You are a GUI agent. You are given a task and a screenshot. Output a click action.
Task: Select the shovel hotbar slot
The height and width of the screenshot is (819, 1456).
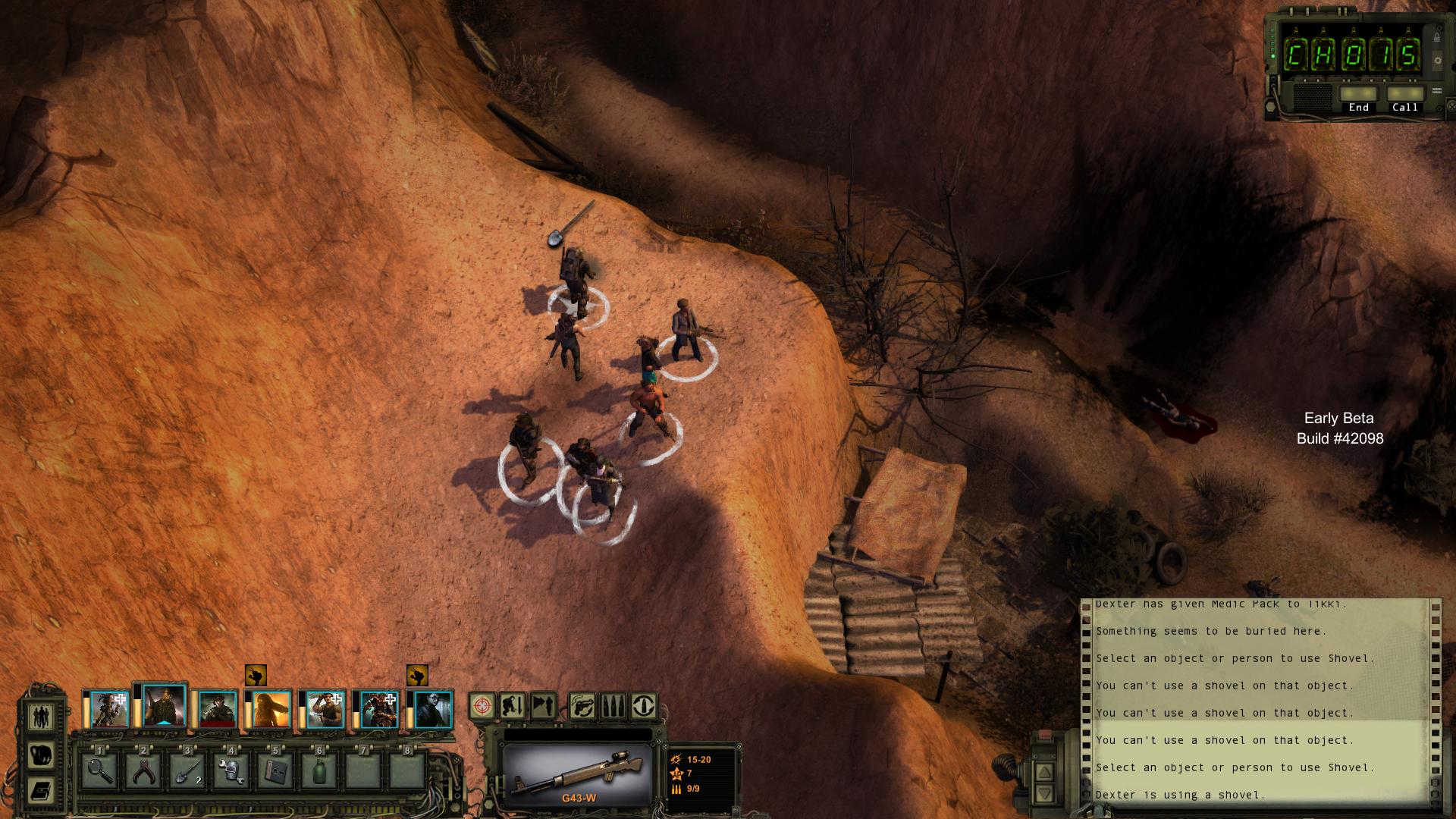click(187, 770)
